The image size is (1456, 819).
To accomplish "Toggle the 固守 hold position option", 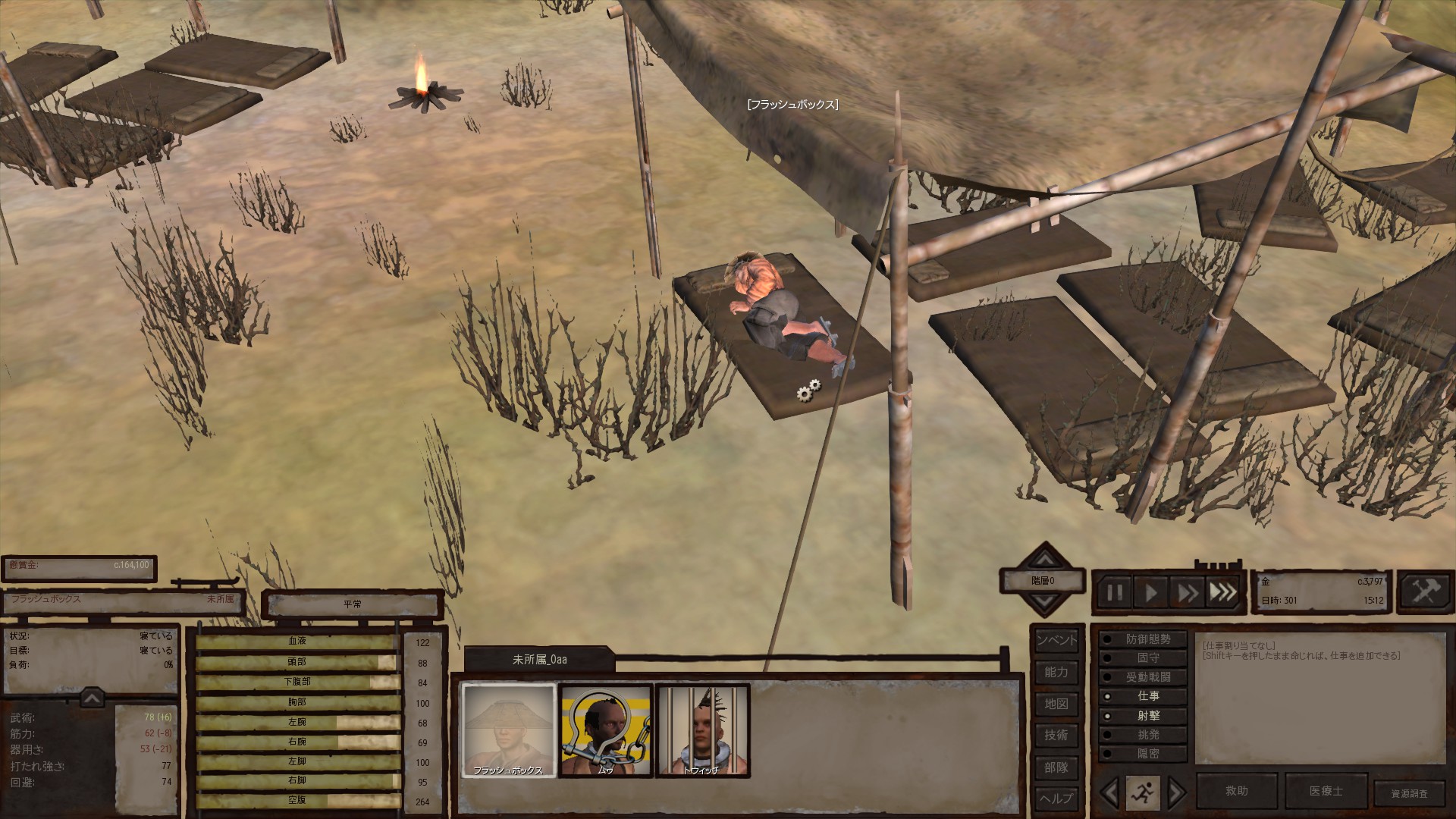I will pos(1143,658).
